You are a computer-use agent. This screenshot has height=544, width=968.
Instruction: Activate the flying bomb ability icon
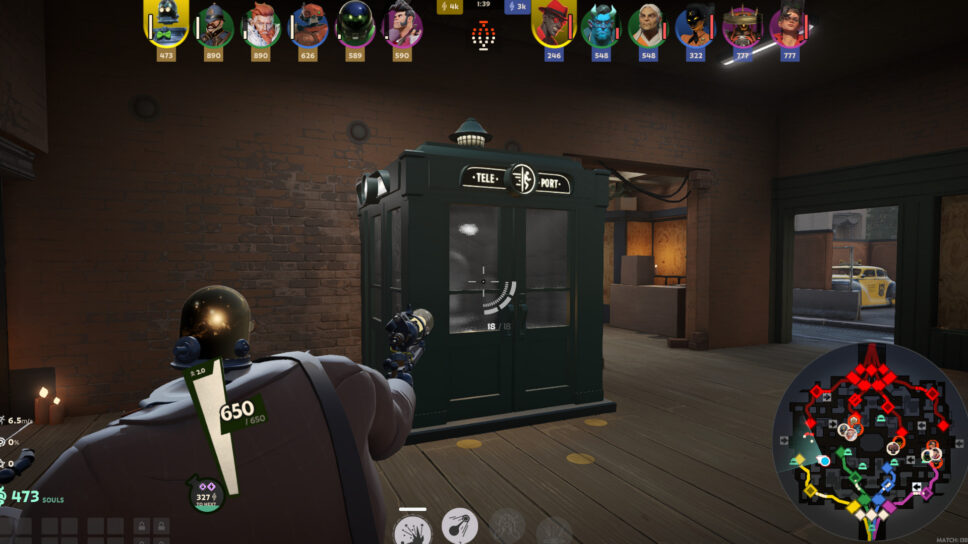[460, 526]
